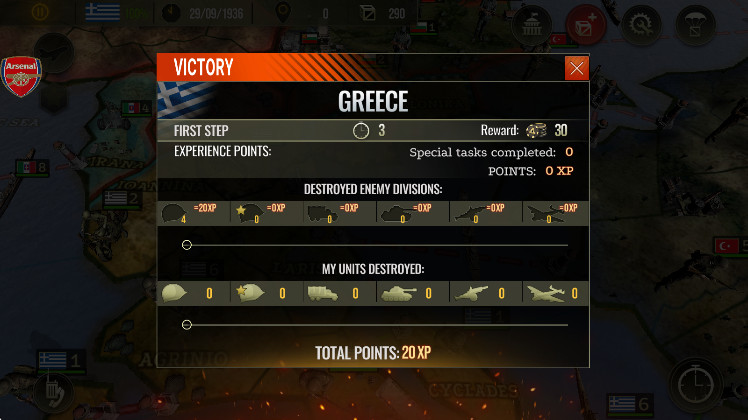
Task: Open the pillared building icon
Action: tap(531, 23)
